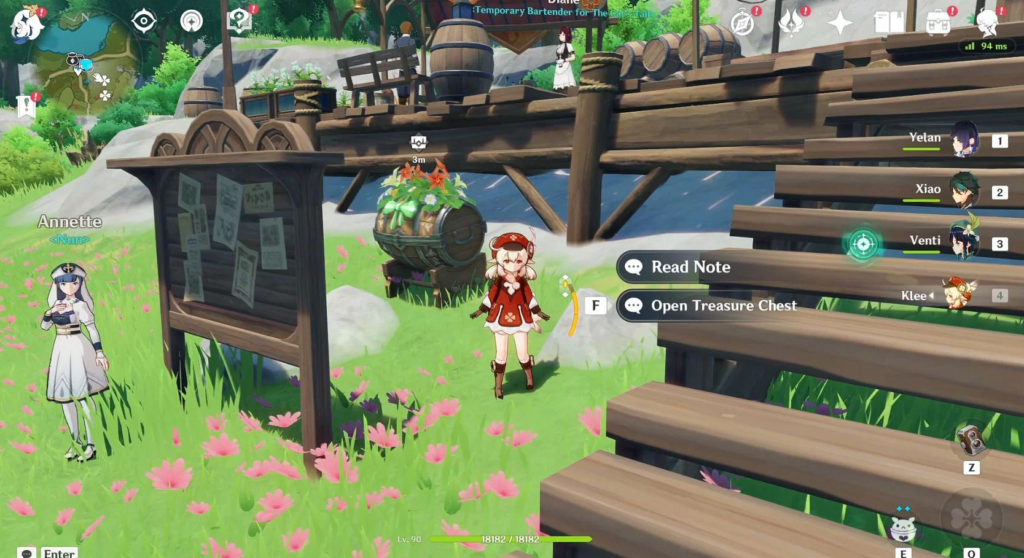Use the camera gadget
Viewport: 1024px width, 558px height.
coord(970,441)
